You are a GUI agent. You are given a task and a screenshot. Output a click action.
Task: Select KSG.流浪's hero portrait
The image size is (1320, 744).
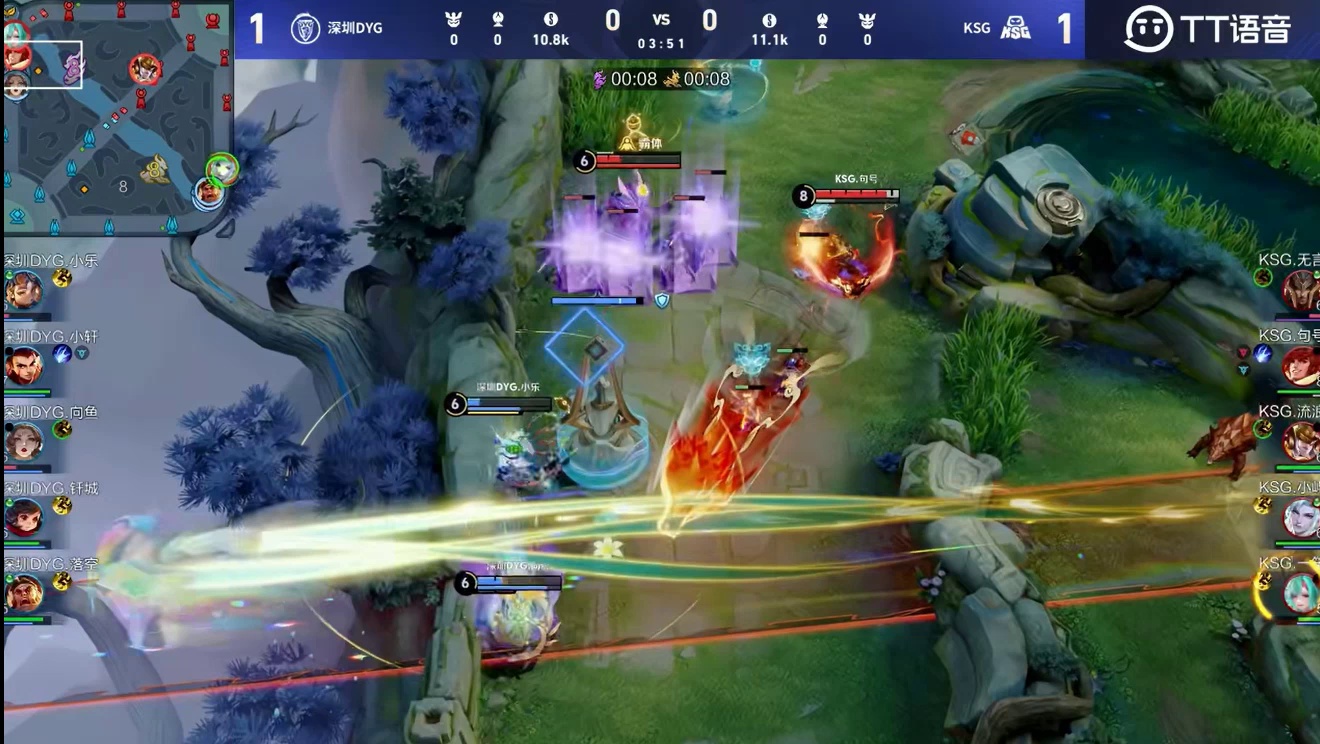pyautogui.click(x=1300, y=442)
